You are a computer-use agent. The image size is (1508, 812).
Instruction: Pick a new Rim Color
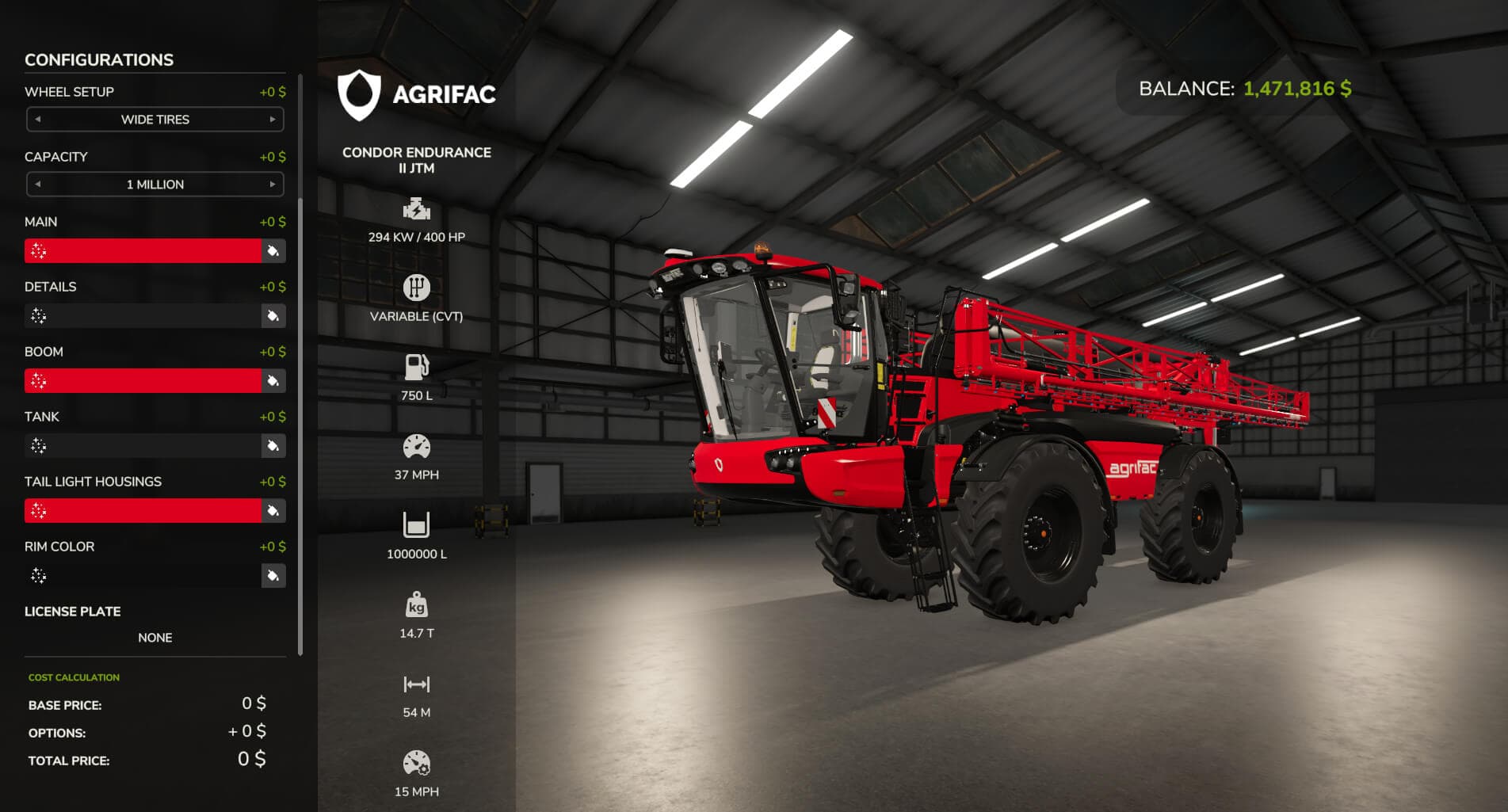point(273,576)
